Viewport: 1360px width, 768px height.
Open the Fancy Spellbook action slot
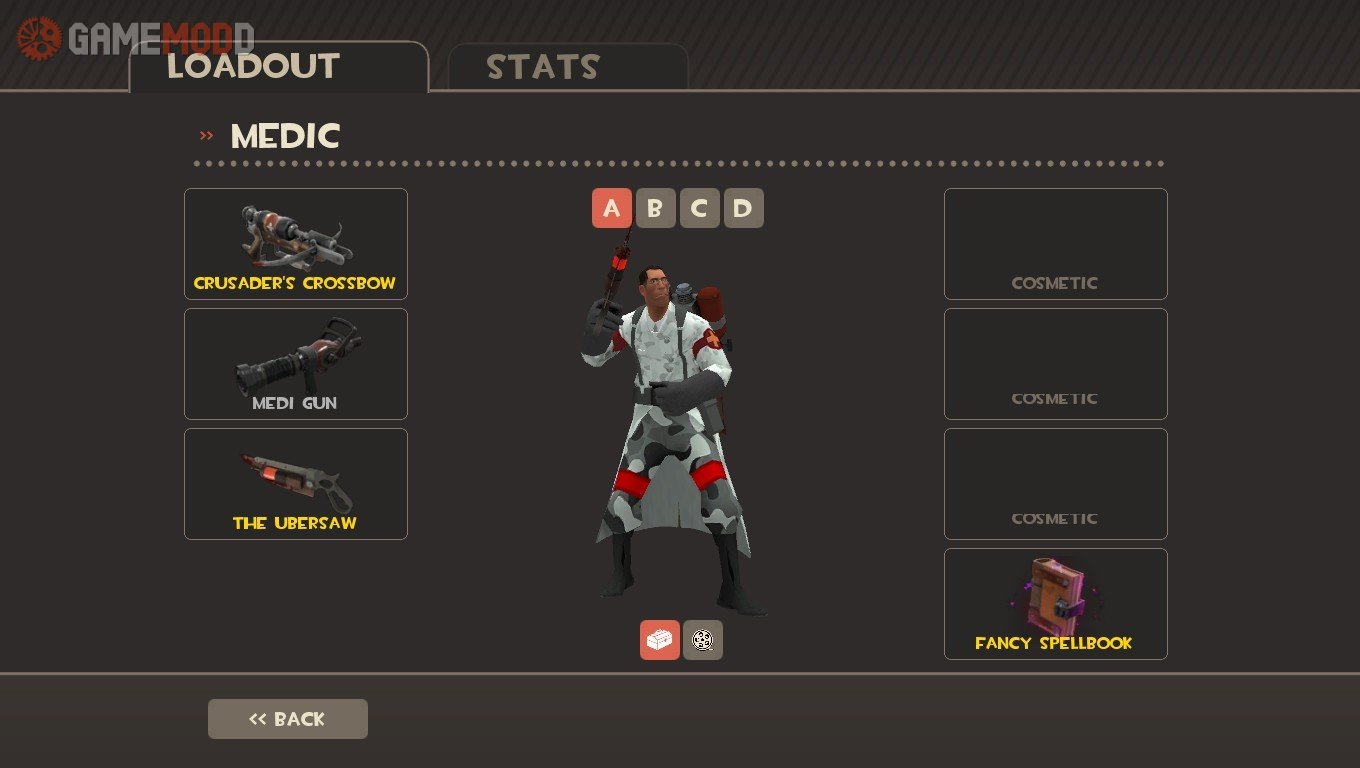(x=1055, y=603)
